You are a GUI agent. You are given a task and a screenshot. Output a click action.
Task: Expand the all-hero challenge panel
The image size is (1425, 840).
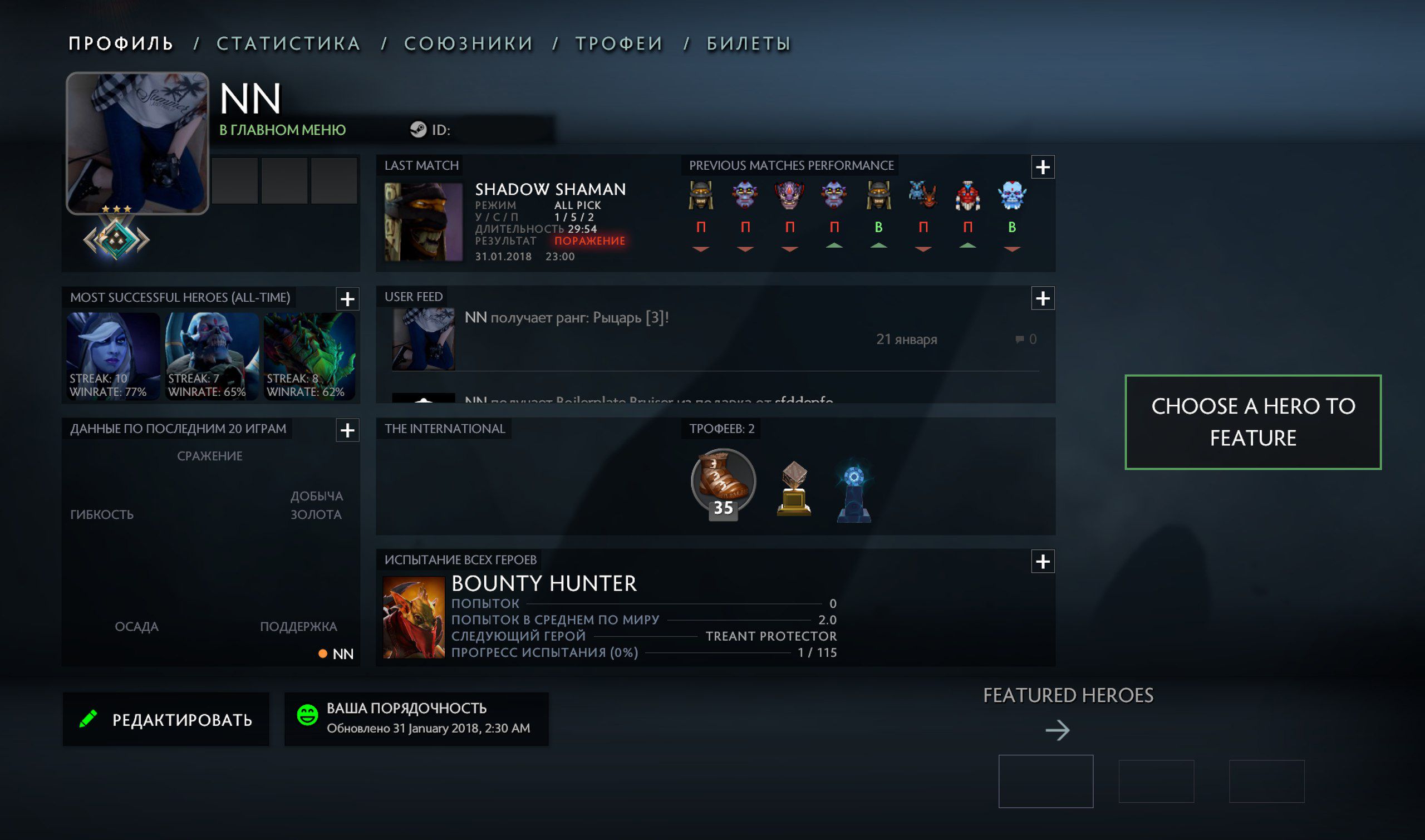[x=1043, y=562]
